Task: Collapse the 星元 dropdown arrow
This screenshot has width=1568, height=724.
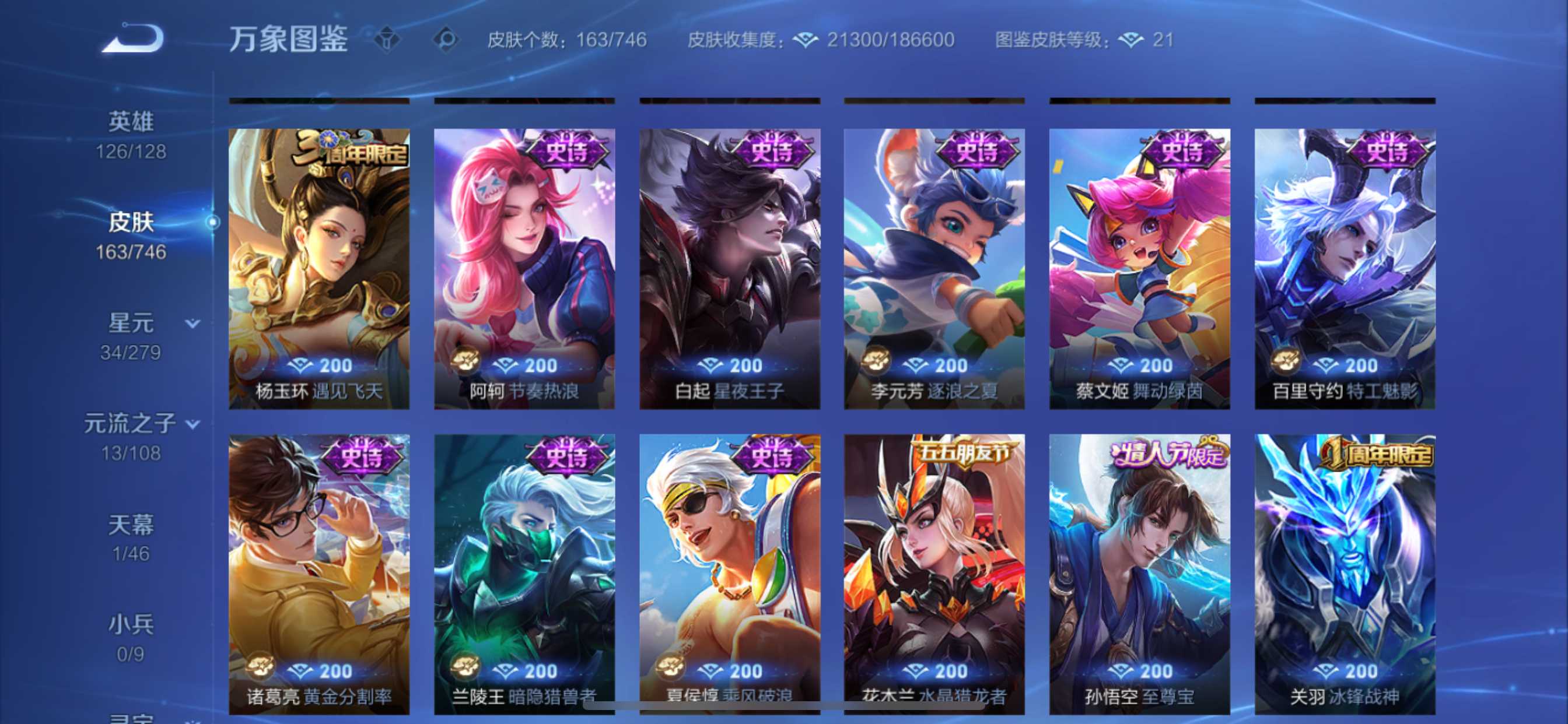Action: 192,324
